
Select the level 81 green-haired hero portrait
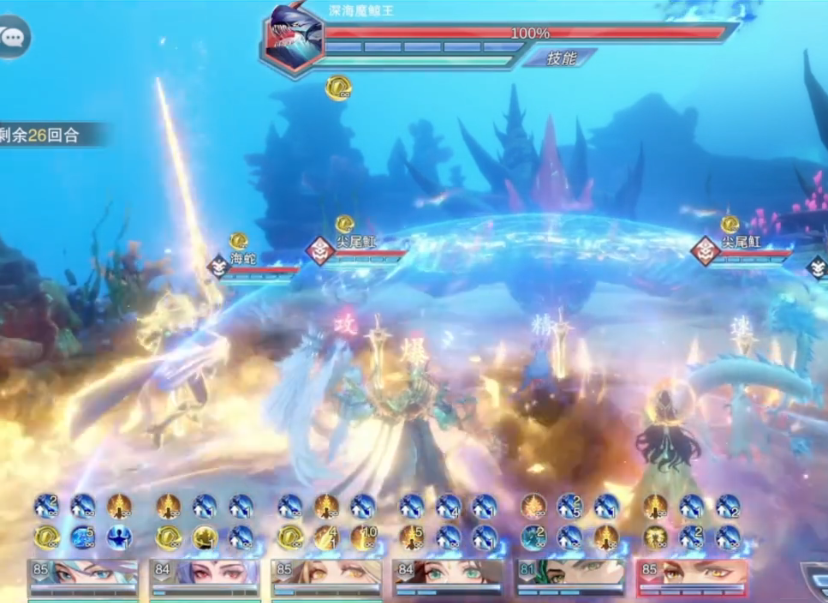(571, 575)
